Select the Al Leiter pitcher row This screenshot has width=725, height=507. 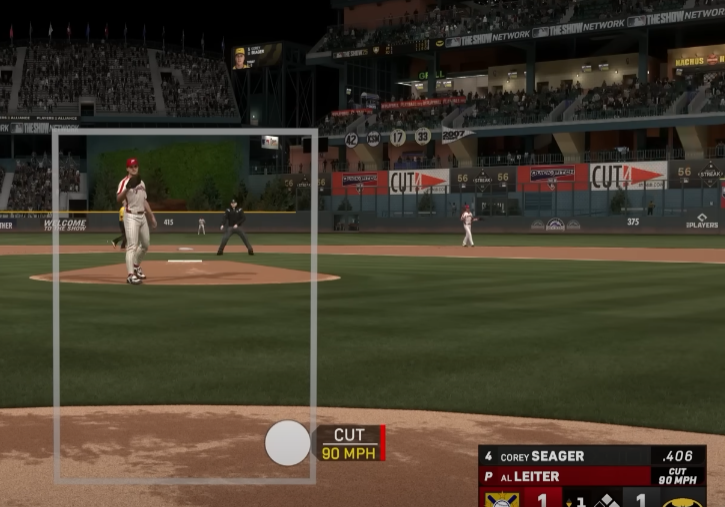coord(591,476)
